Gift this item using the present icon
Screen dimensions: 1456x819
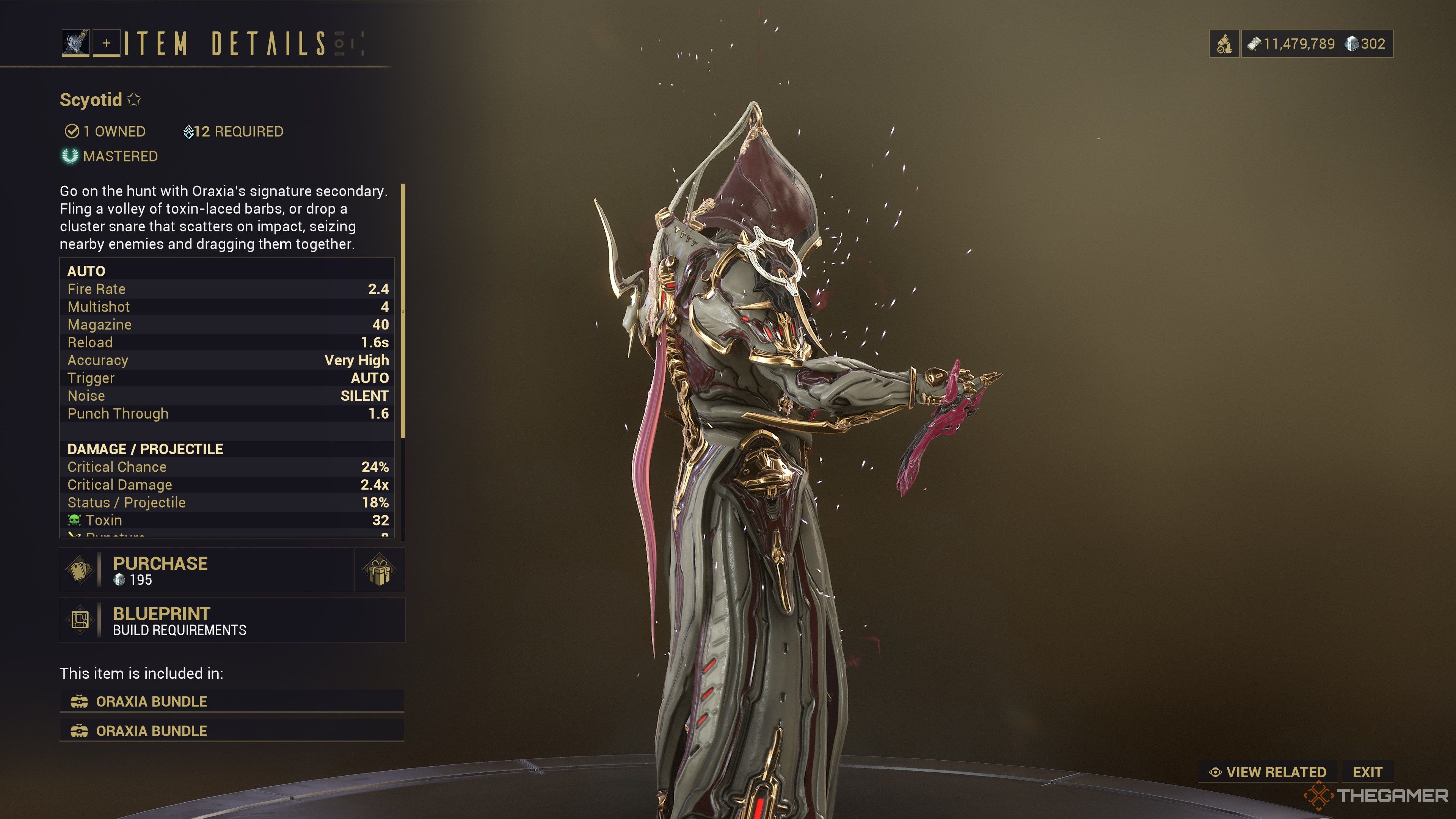[x=379, y=570]
